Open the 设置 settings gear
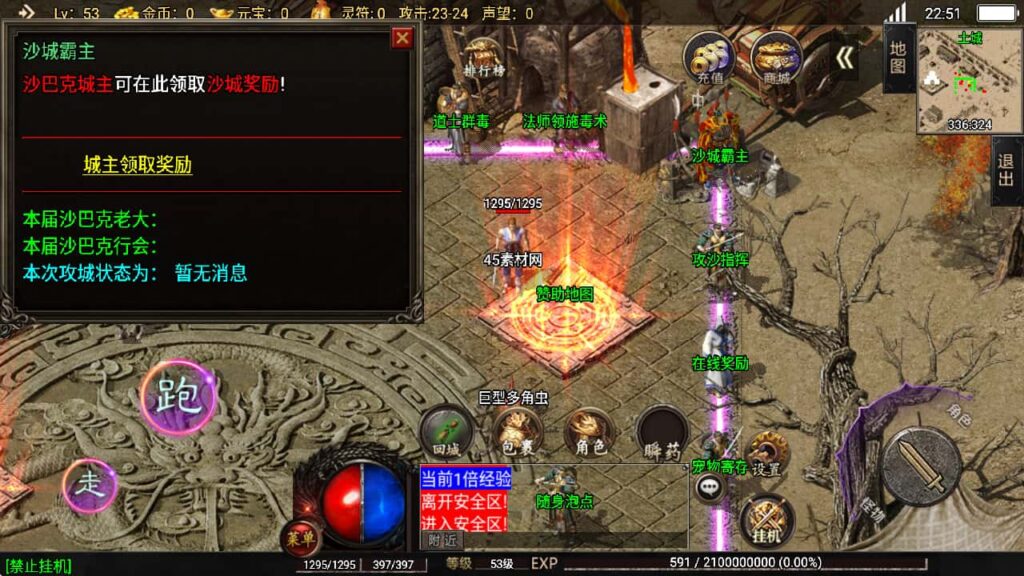Screen dimensions: 1024x576 click(x=767, y=455)
